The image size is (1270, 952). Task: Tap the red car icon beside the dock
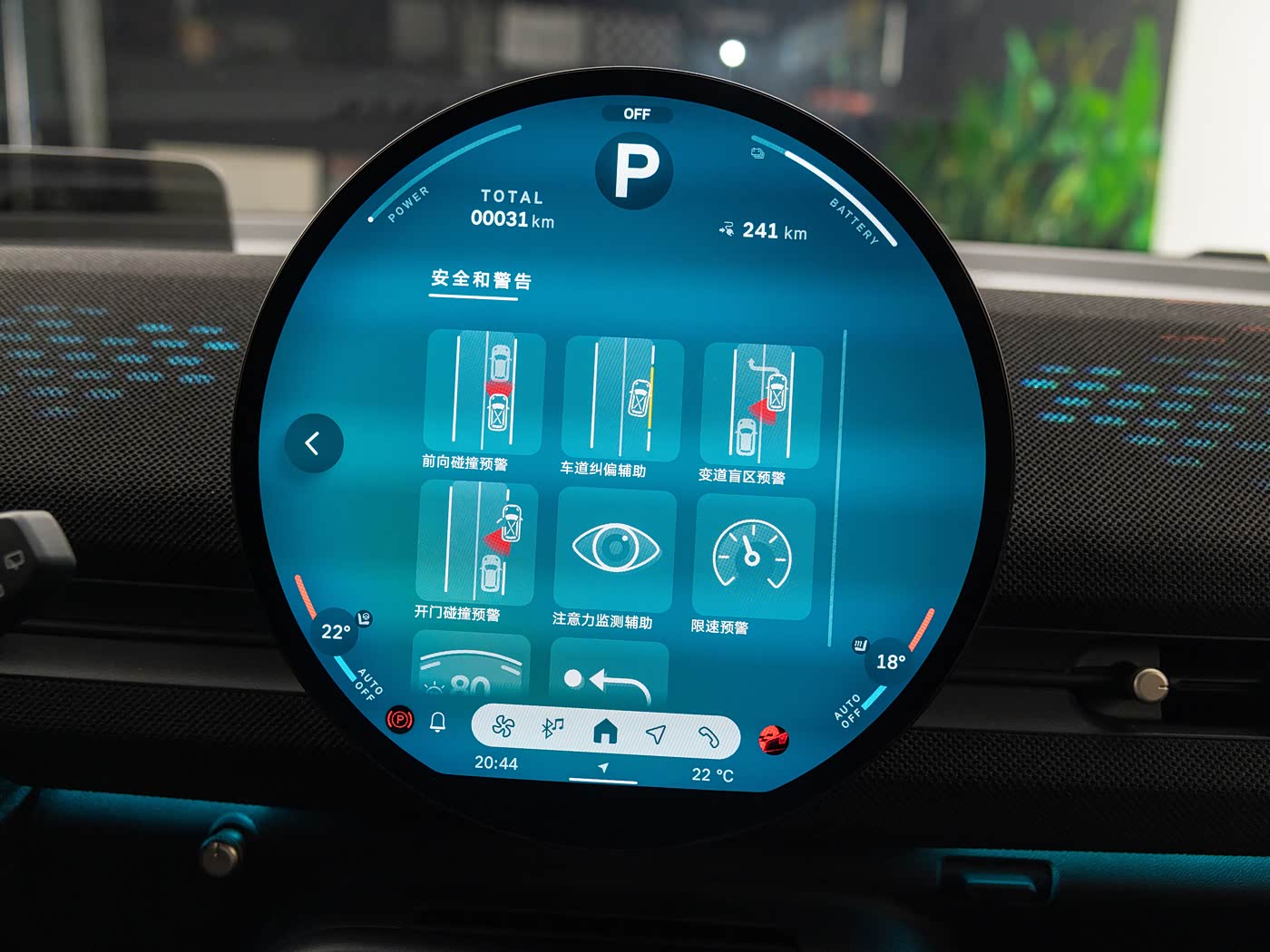click(x=773, y=740)
